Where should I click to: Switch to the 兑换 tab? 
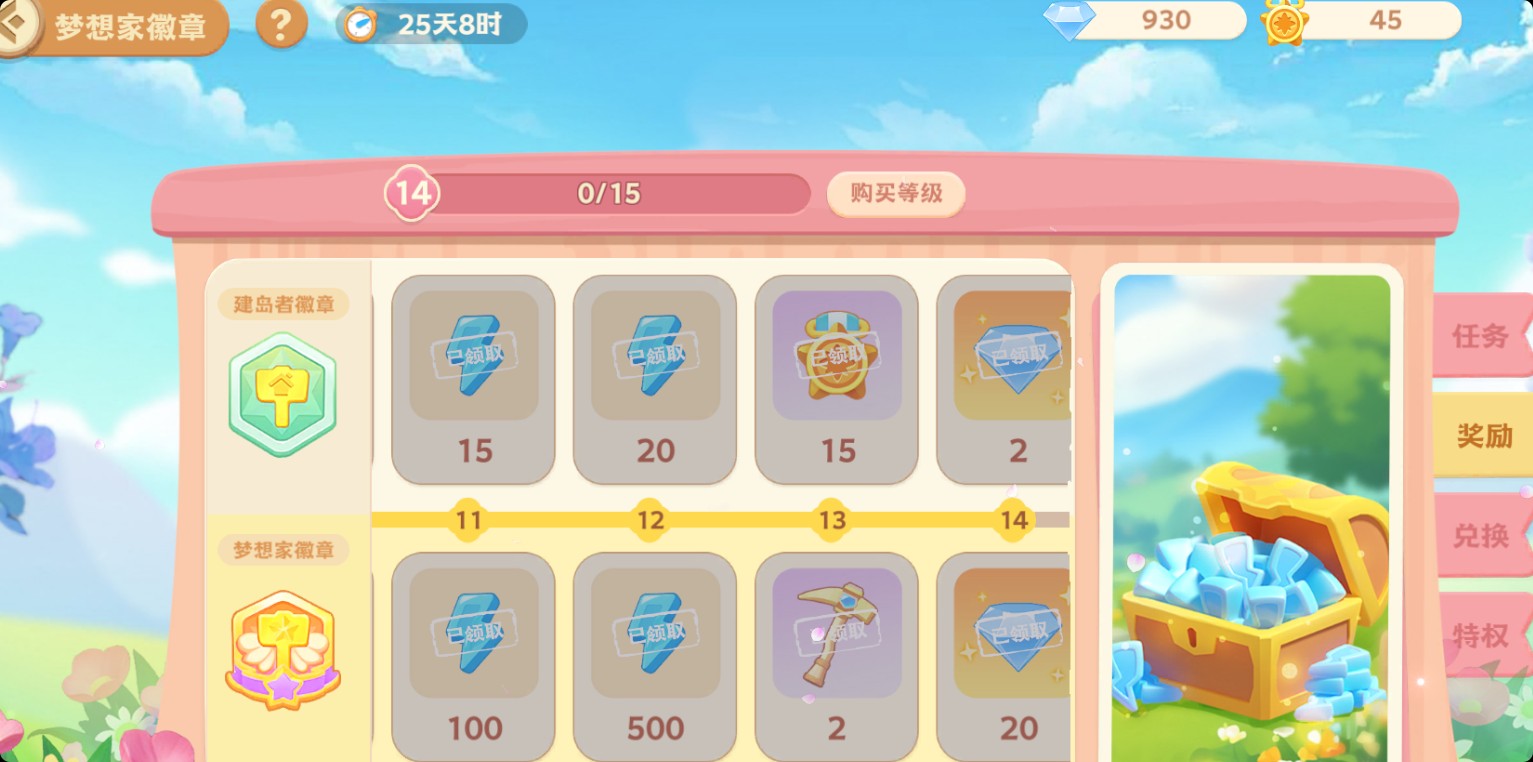[1482, 536]
